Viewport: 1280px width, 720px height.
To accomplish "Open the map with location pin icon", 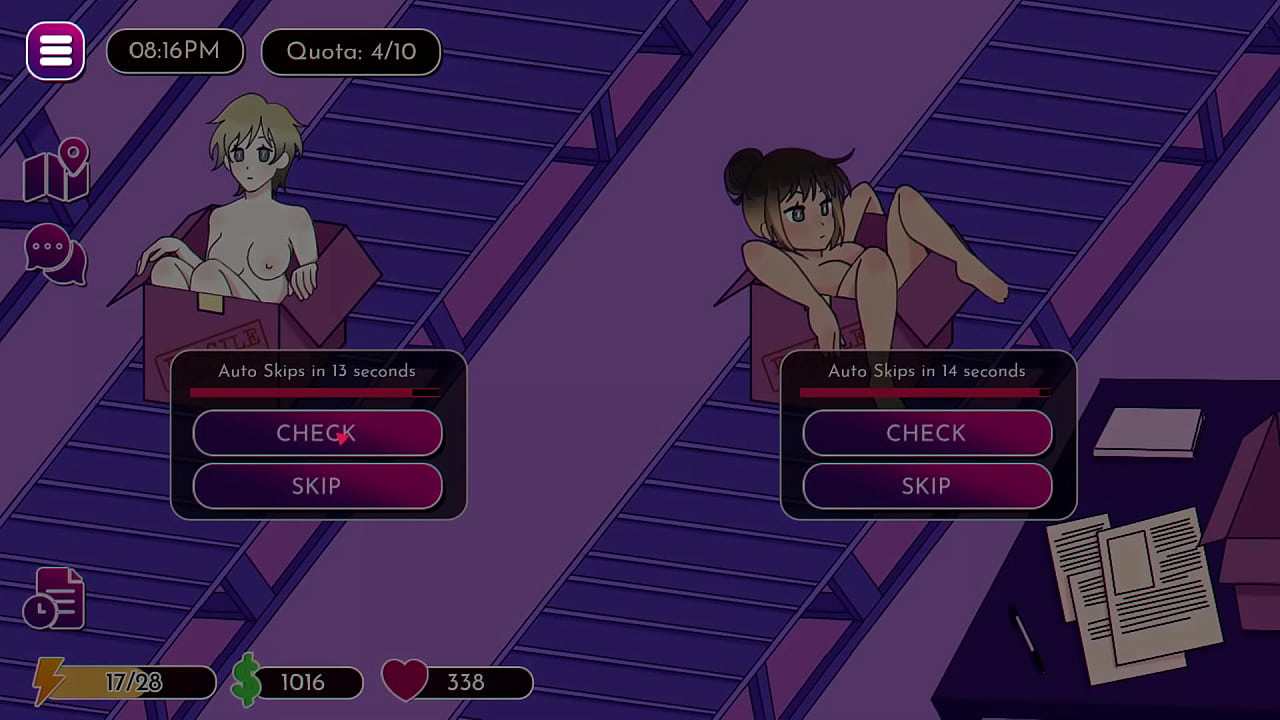I will tap(57, 171).
